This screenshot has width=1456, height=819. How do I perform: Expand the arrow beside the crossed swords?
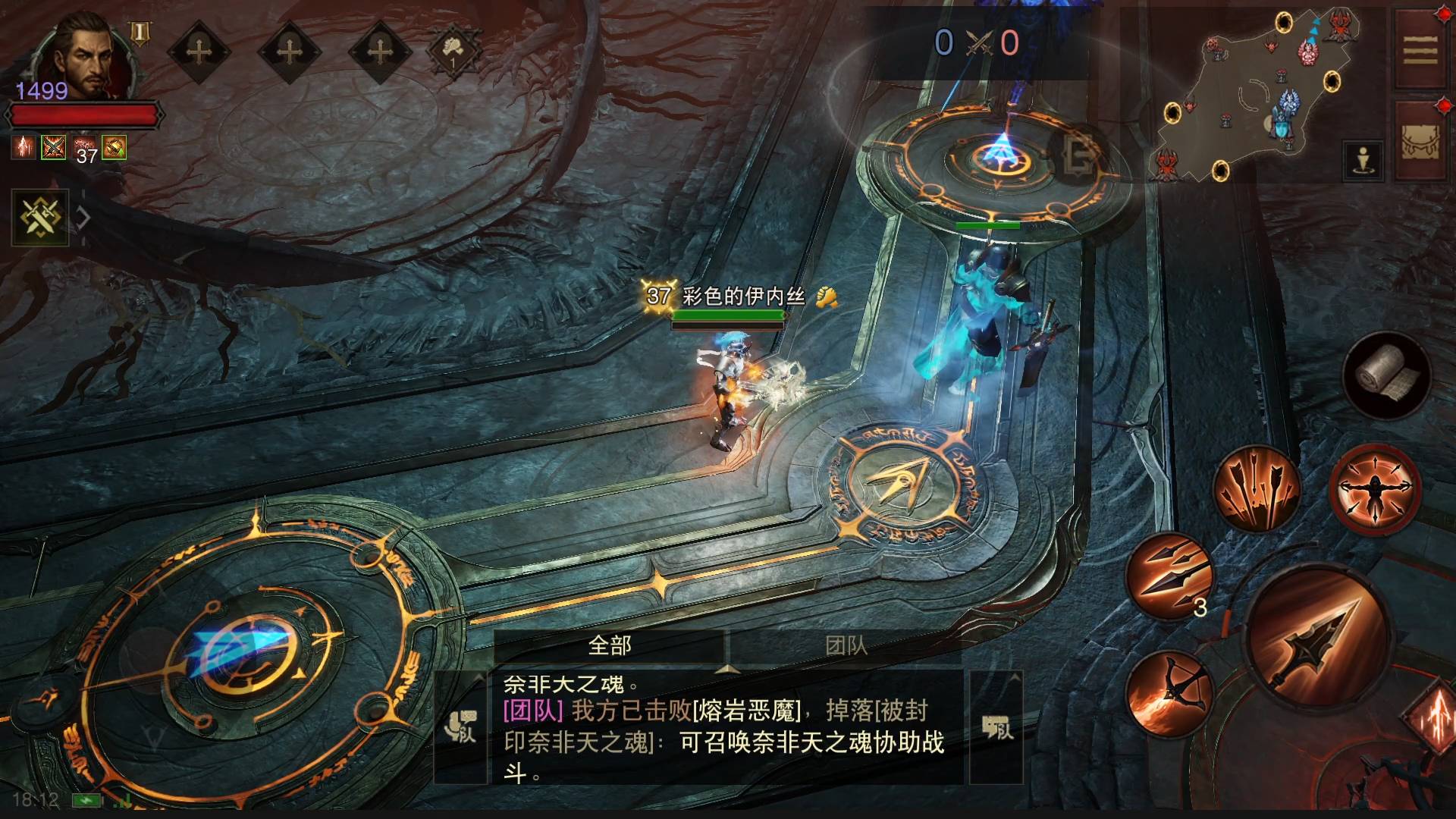(x=83, y=218)
